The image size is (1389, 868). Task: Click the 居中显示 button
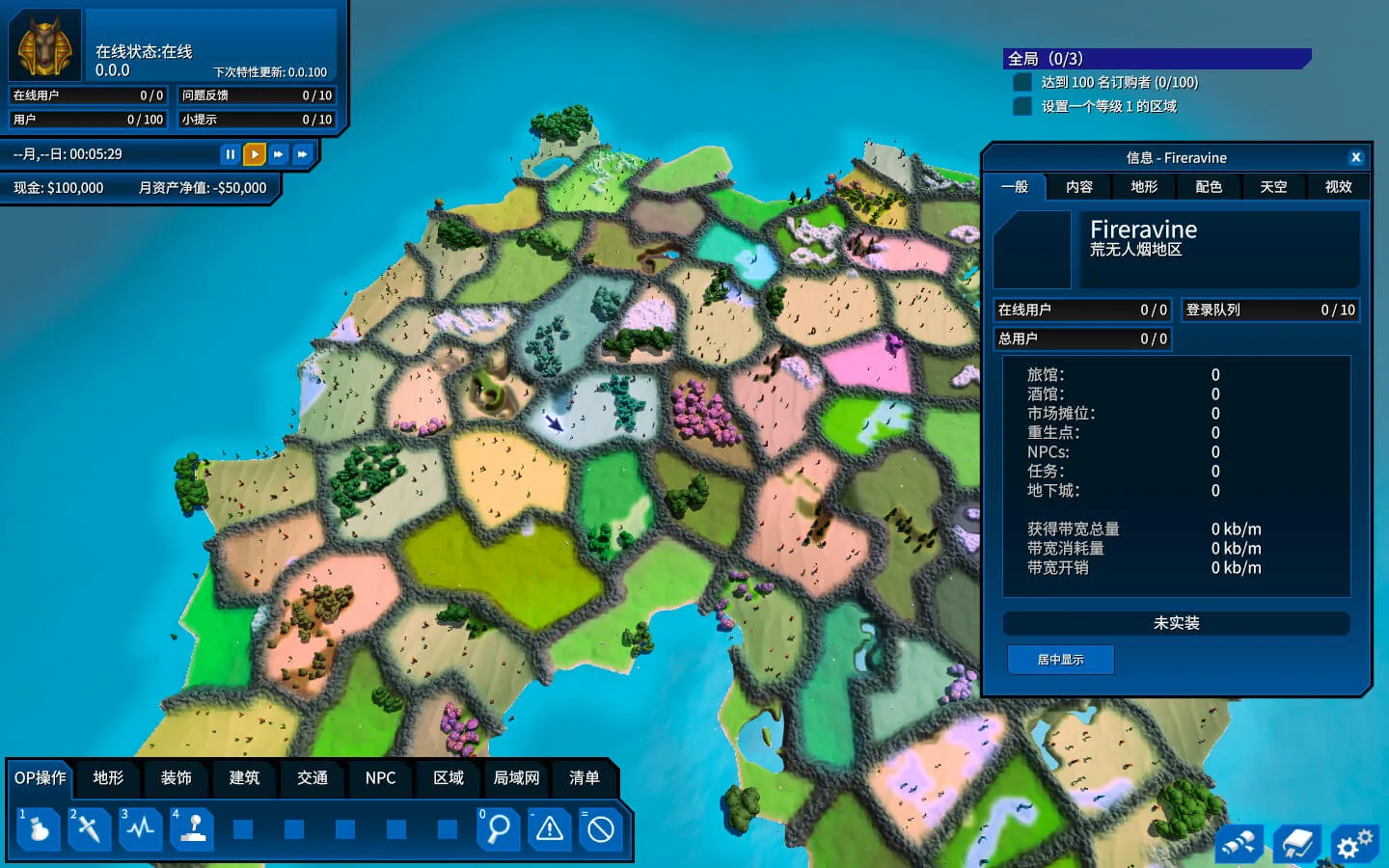pyautogui.click(x=1060, y=660)
